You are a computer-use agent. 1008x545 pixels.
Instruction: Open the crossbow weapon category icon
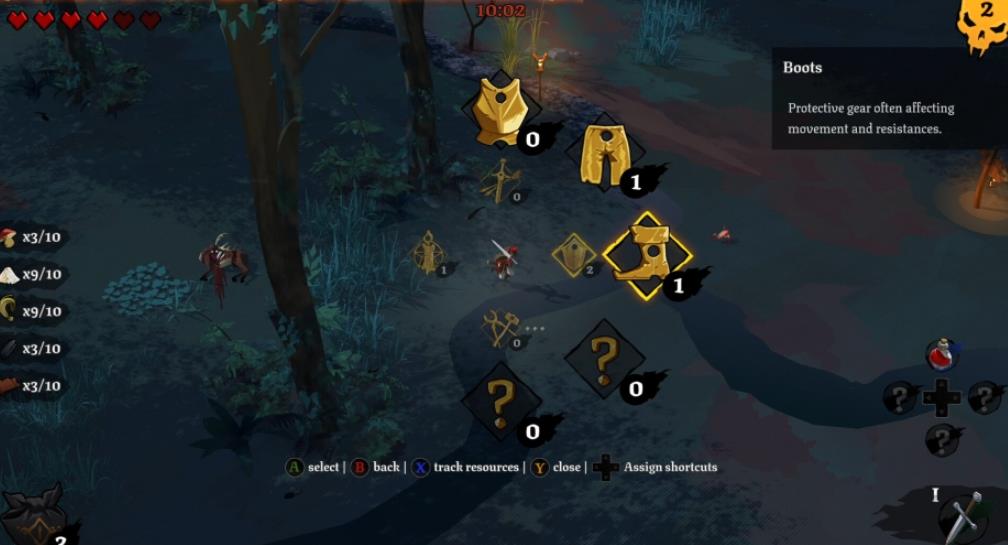[x=500, y=181]
